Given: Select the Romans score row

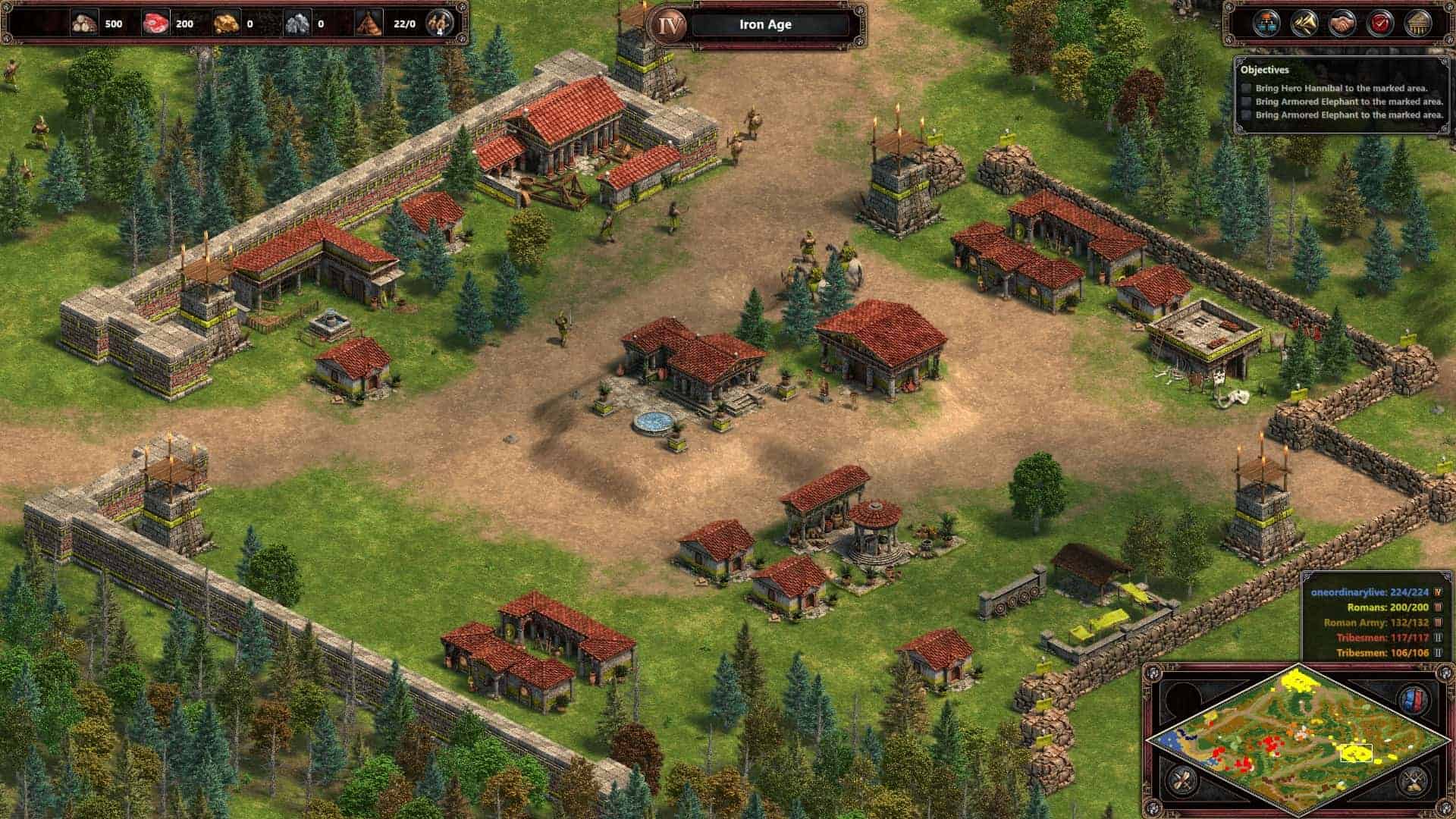Looking at the screenshot, I should click(x=1387, y=607).
